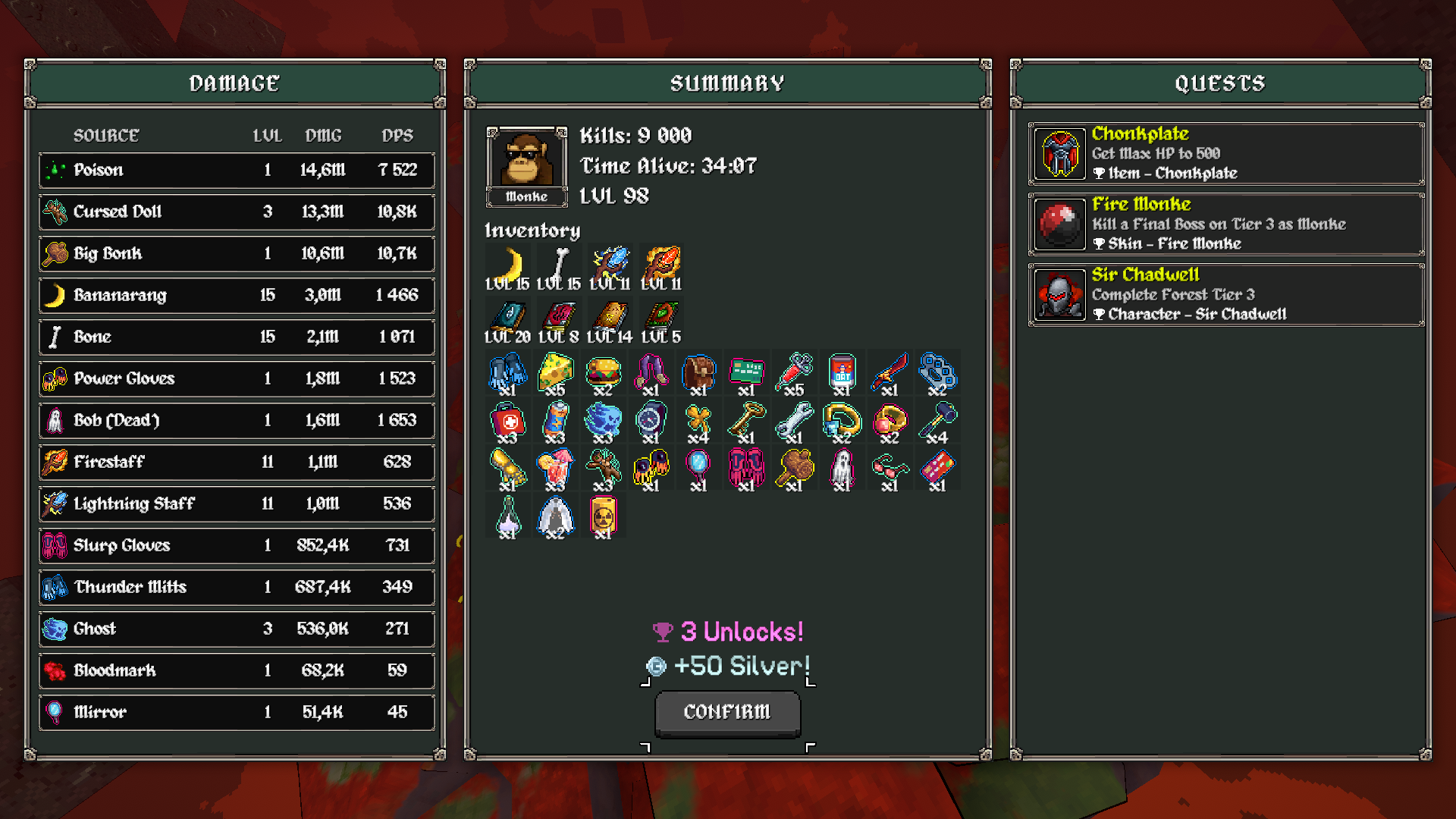Inspect the wrench item icon
This screenshot has height=819, width=1456.
coord(794,420)
